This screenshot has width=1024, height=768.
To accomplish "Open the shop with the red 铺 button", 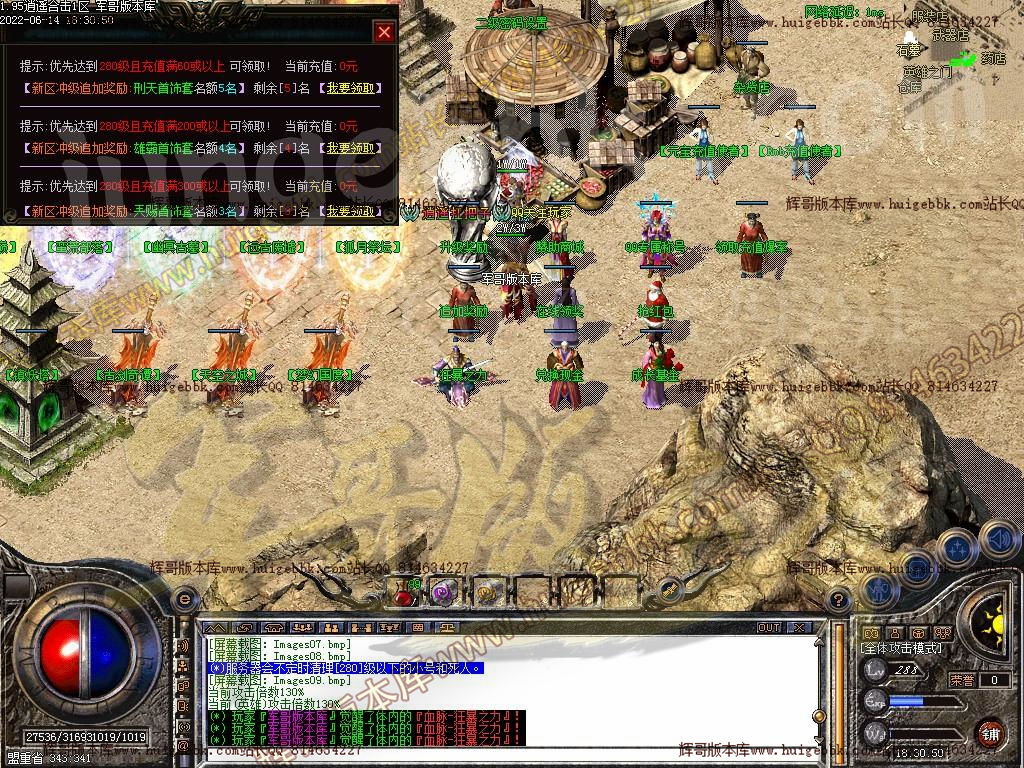I will point(990,732).
